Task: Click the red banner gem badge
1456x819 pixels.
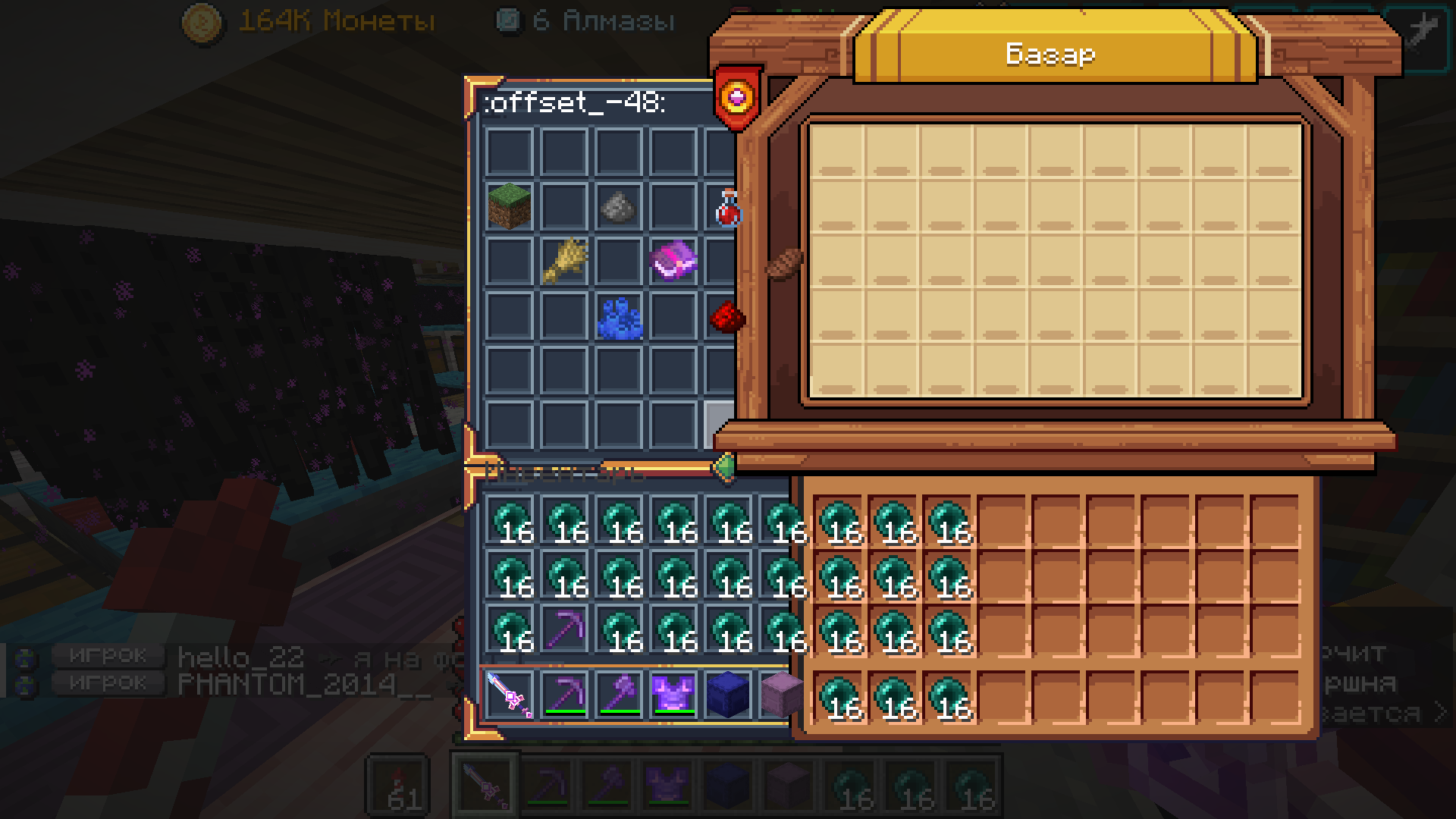Action: click(x=737, y=97)
